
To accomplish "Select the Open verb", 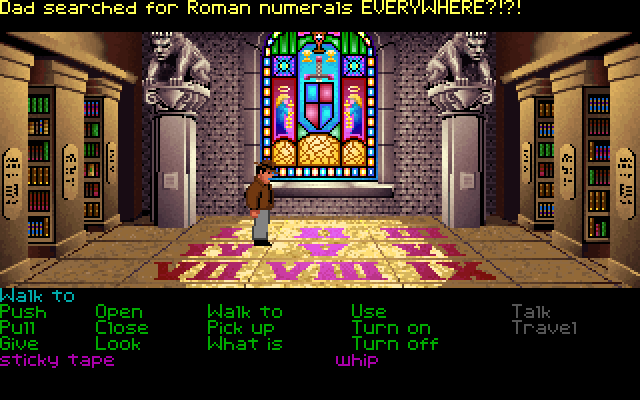I will [119, 312].
